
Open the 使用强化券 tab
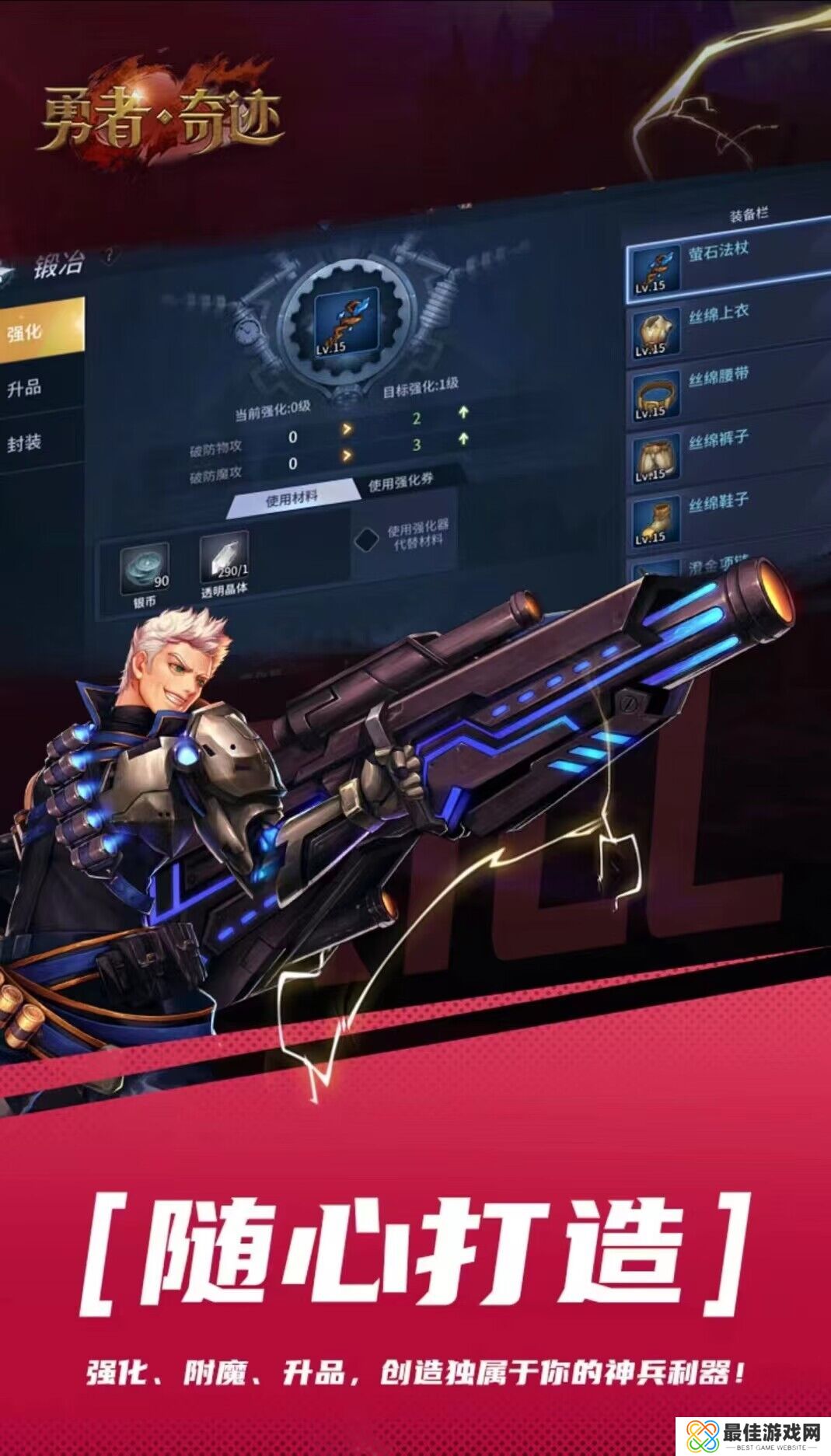[400, 482]
